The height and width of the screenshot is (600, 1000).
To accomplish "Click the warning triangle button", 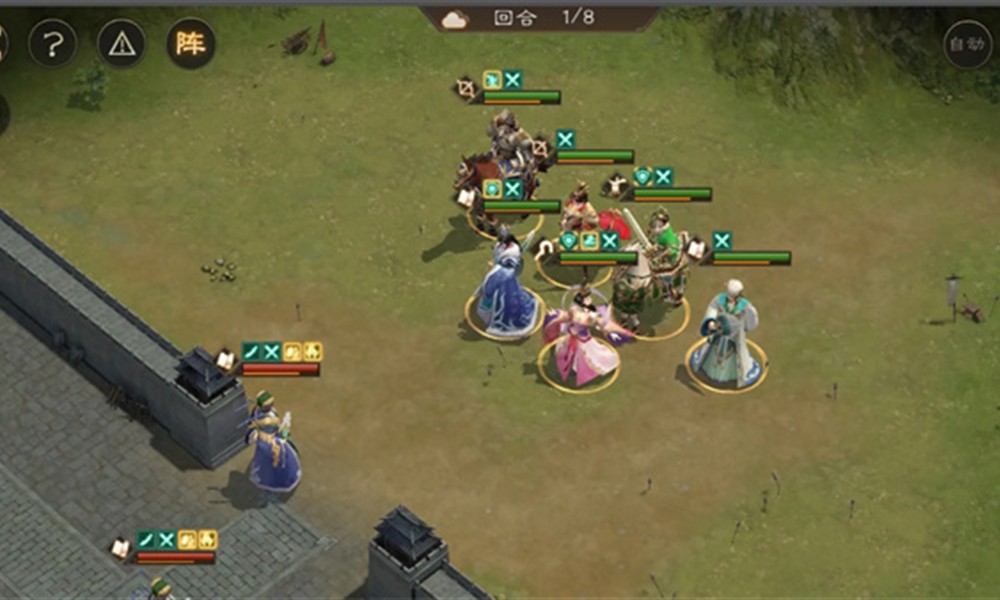I will (121, 43).
